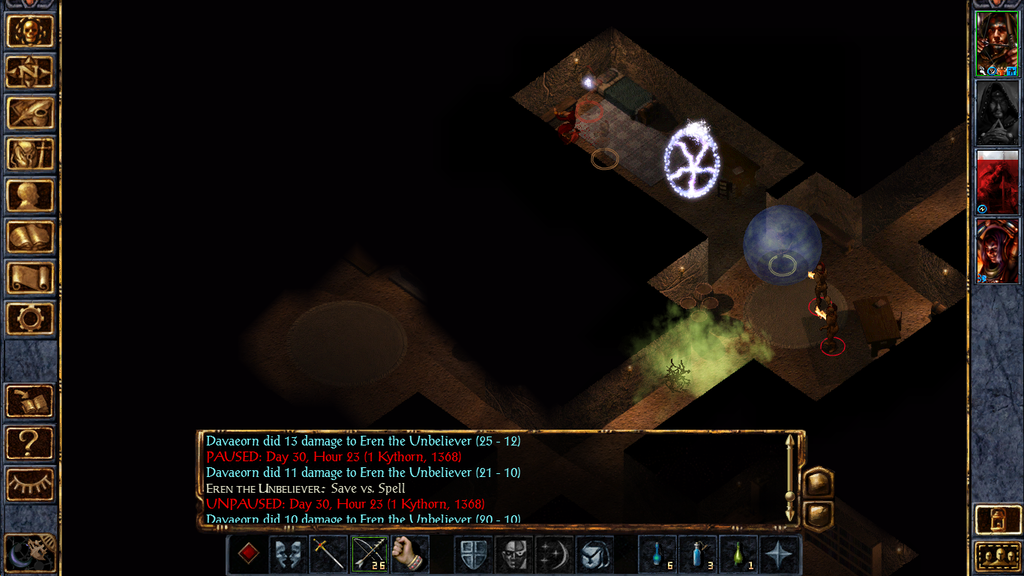The height and width of the screenshot is (576, 1024).
Task: Toggle the padlock button above select-all
Action: pyautogui.click(x=997, y=520)
